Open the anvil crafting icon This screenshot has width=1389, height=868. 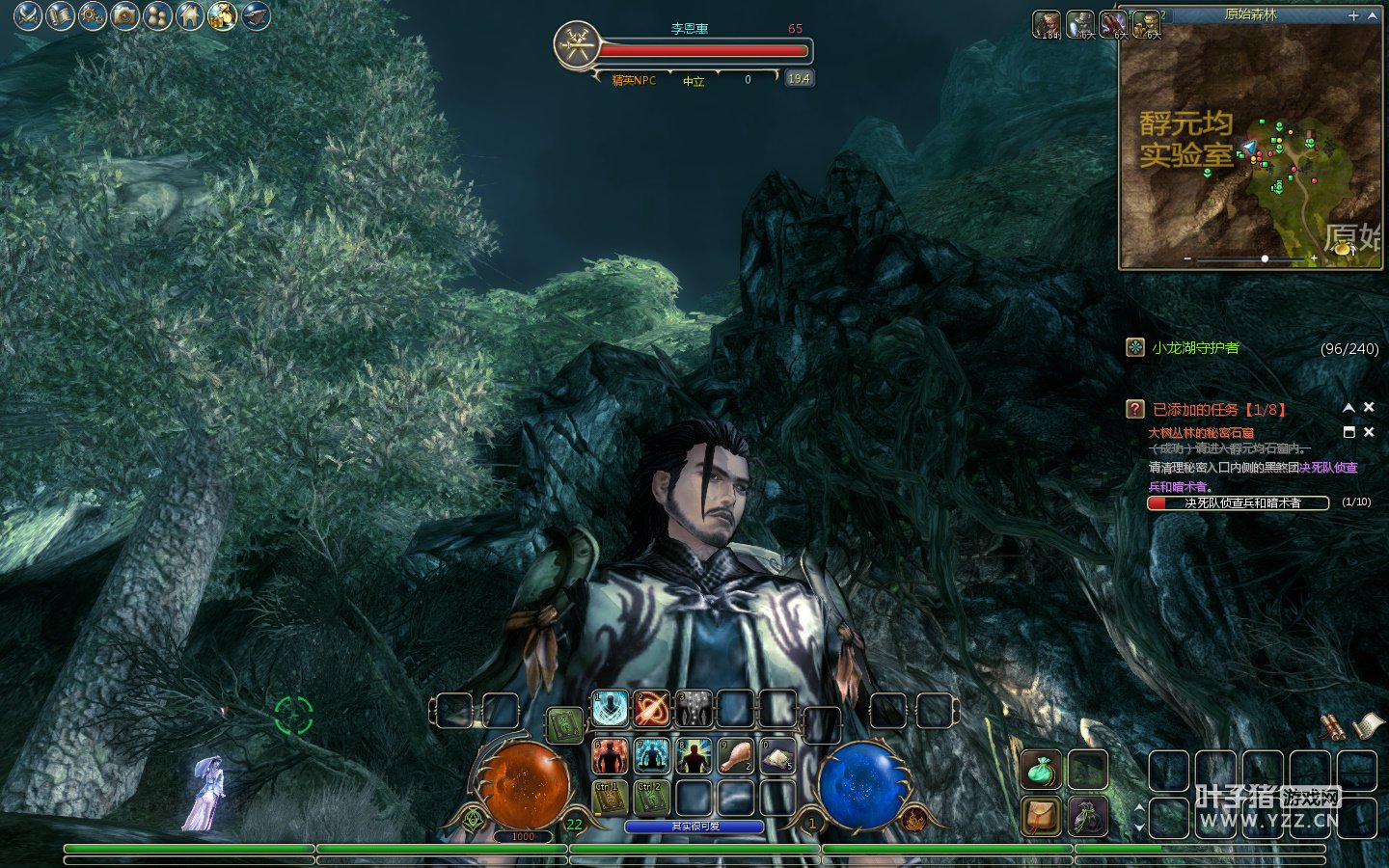256,15
